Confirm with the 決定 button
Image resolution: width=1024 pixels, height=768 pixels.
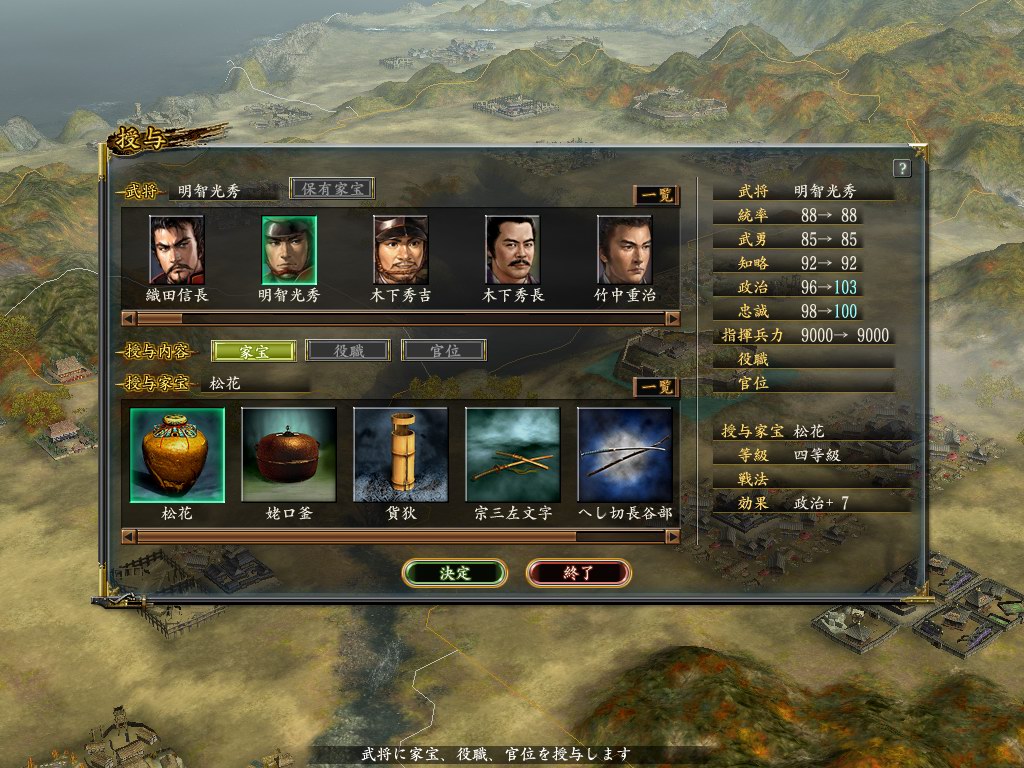[x=455, y=573]
